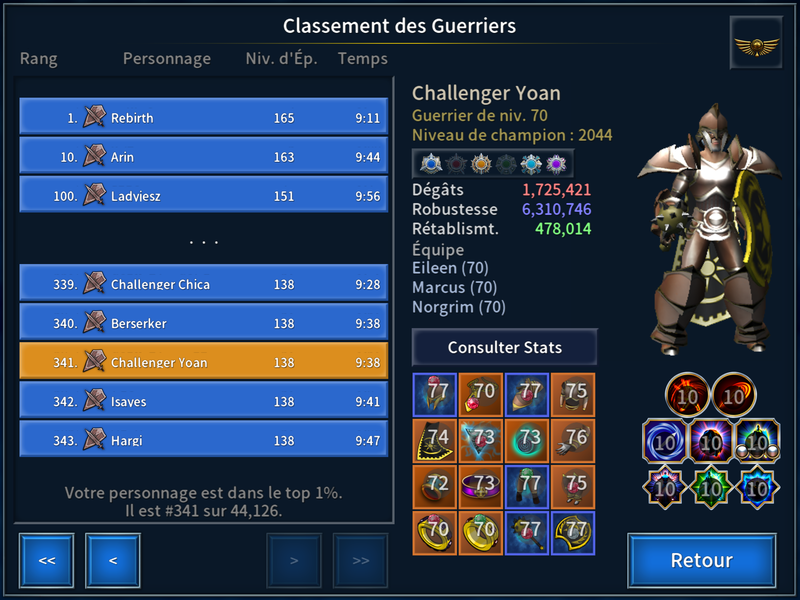
Task: Go to previous page with single-left arrow
Action: (x=113, y=560)
